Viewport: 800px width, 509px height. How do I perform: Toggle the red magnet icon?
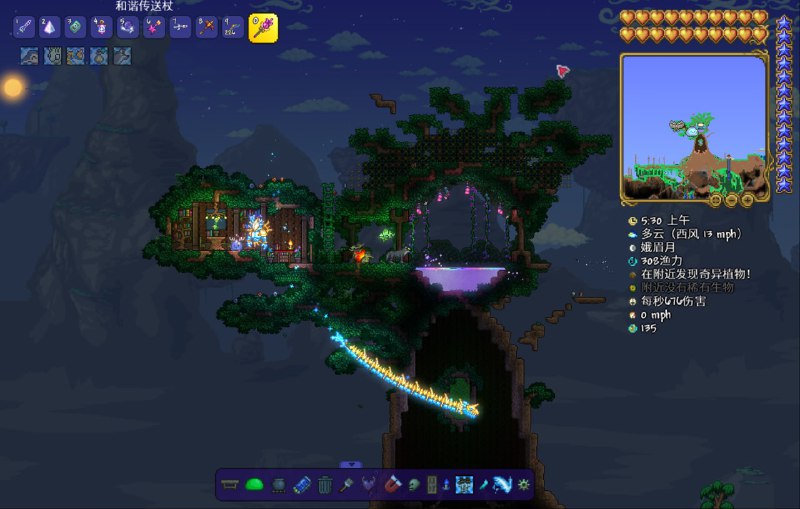click(393, 485)
